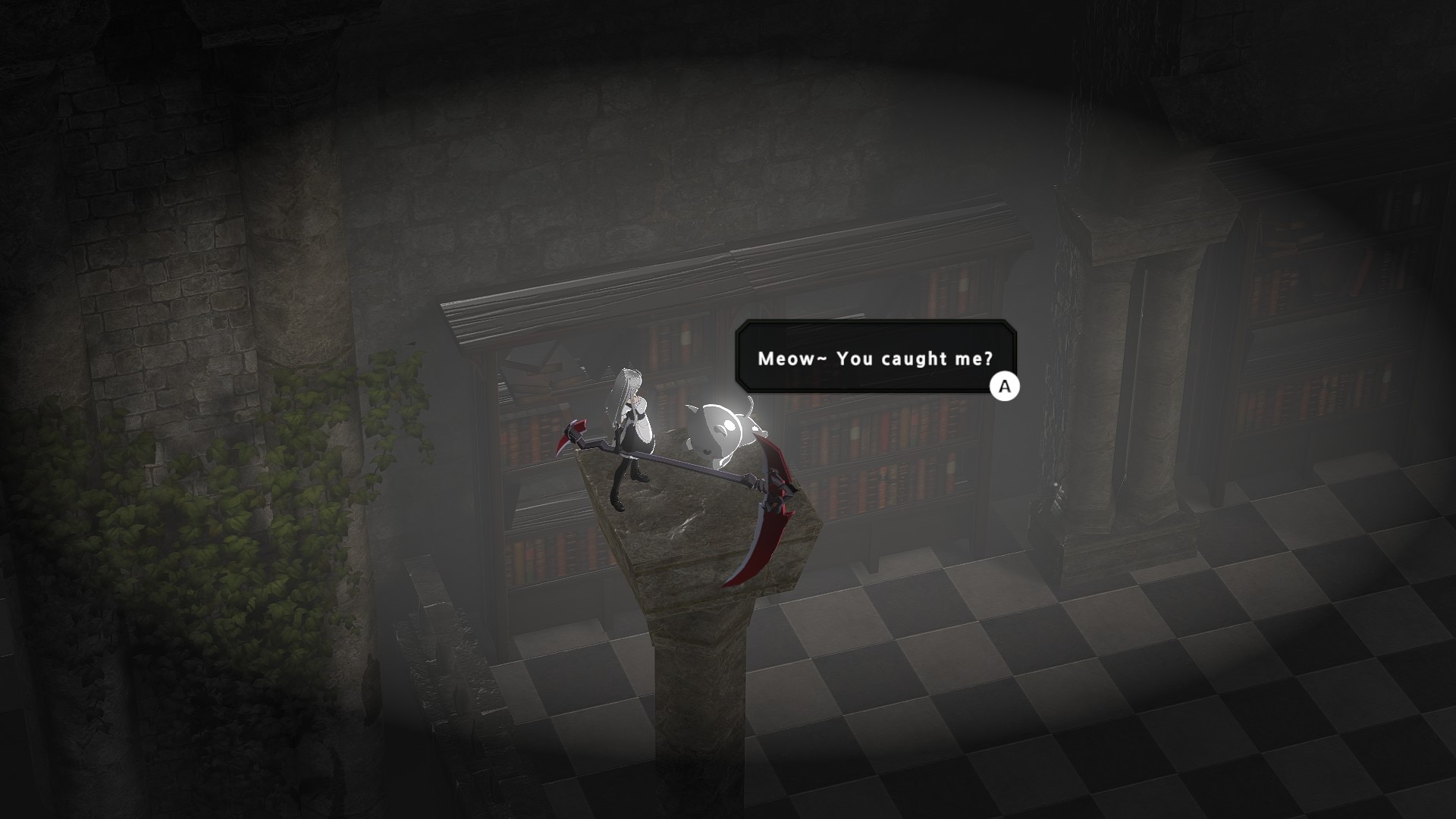Advance the "Meow~ You caught me?" dialogue box

[1005, 387]
